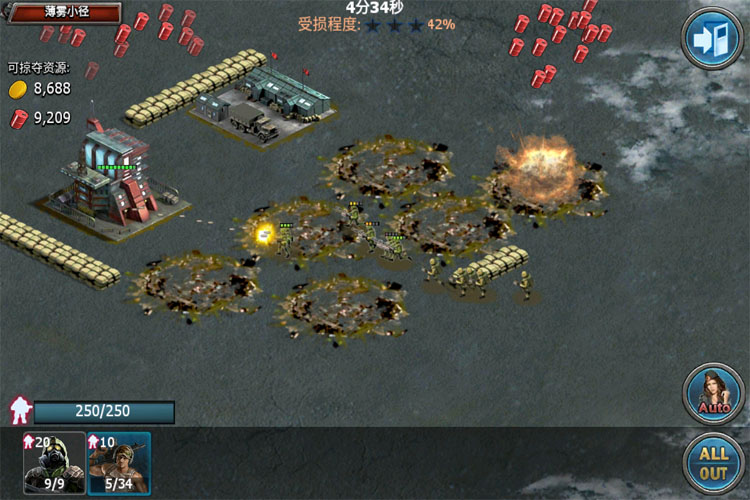Toggle the Auto battle button

tap(713, 393)
